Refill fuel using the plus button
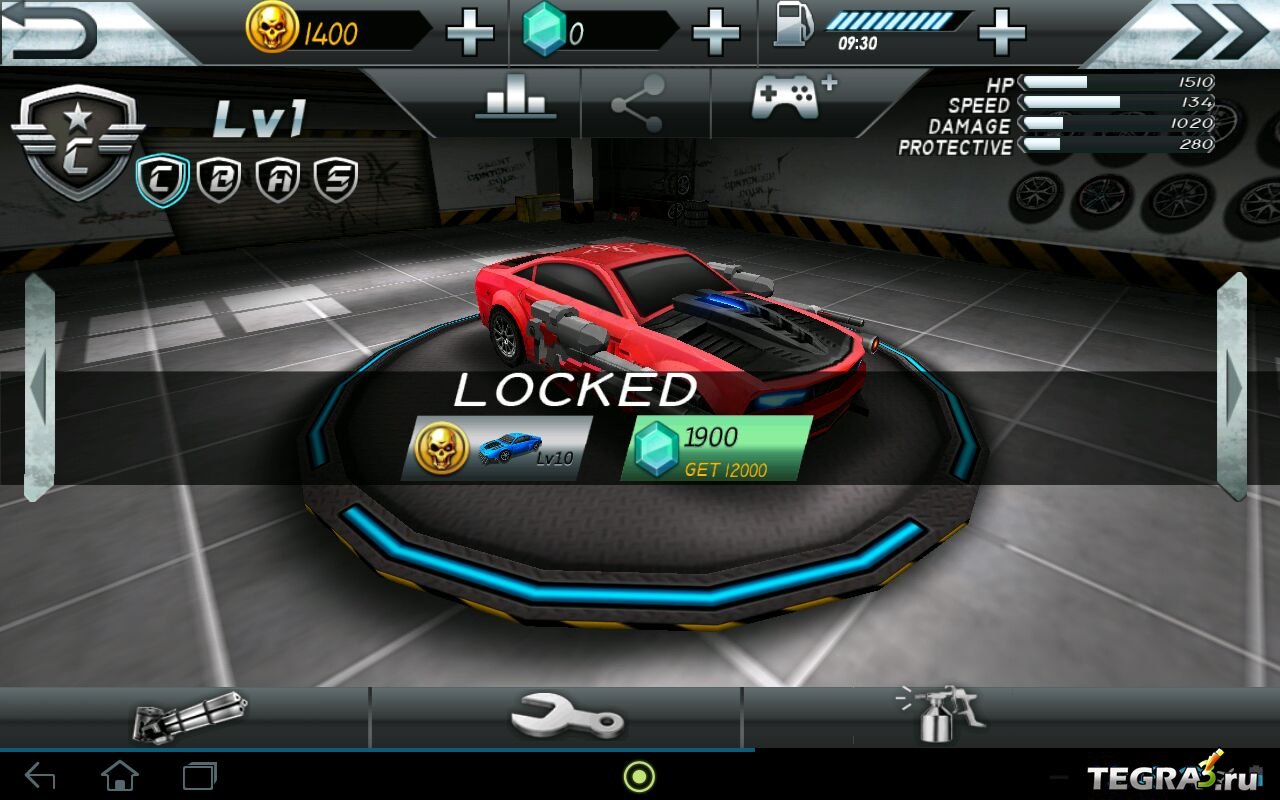Image resolution: width=1280 pixels, height=800 pixels. 1002,34
